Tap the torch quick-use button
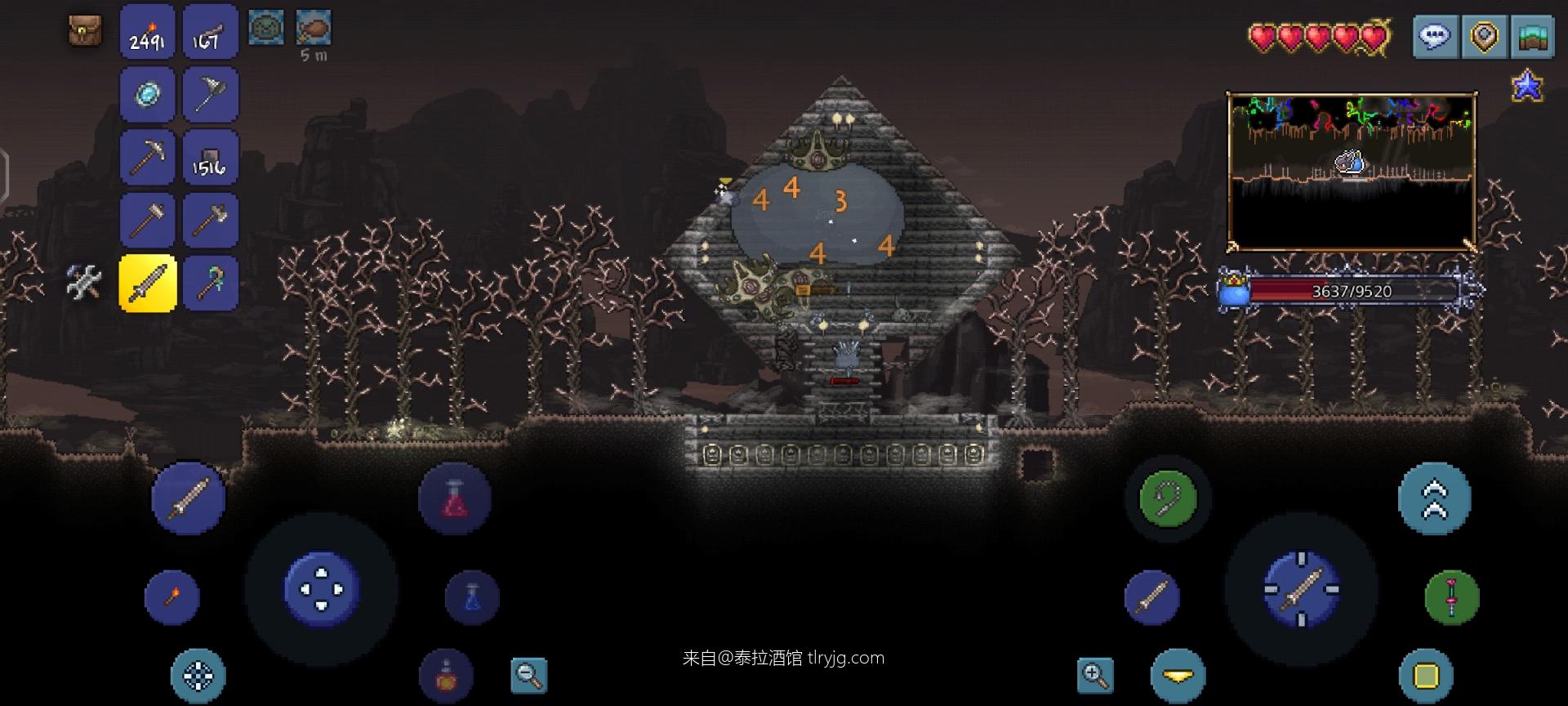The width and height of the screenshot is (1568, 706). tap(171, 597)
